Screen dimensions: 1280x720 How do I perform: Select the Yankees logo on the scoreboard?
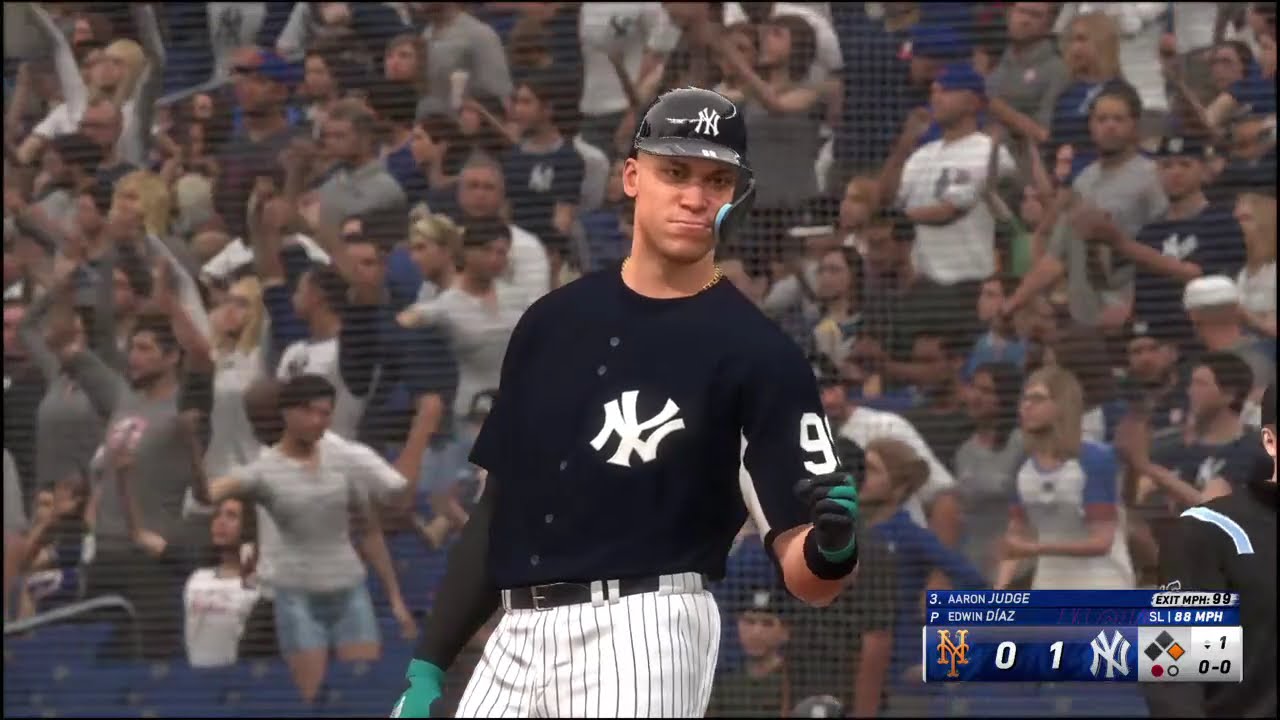click(x=1111, y=655)
